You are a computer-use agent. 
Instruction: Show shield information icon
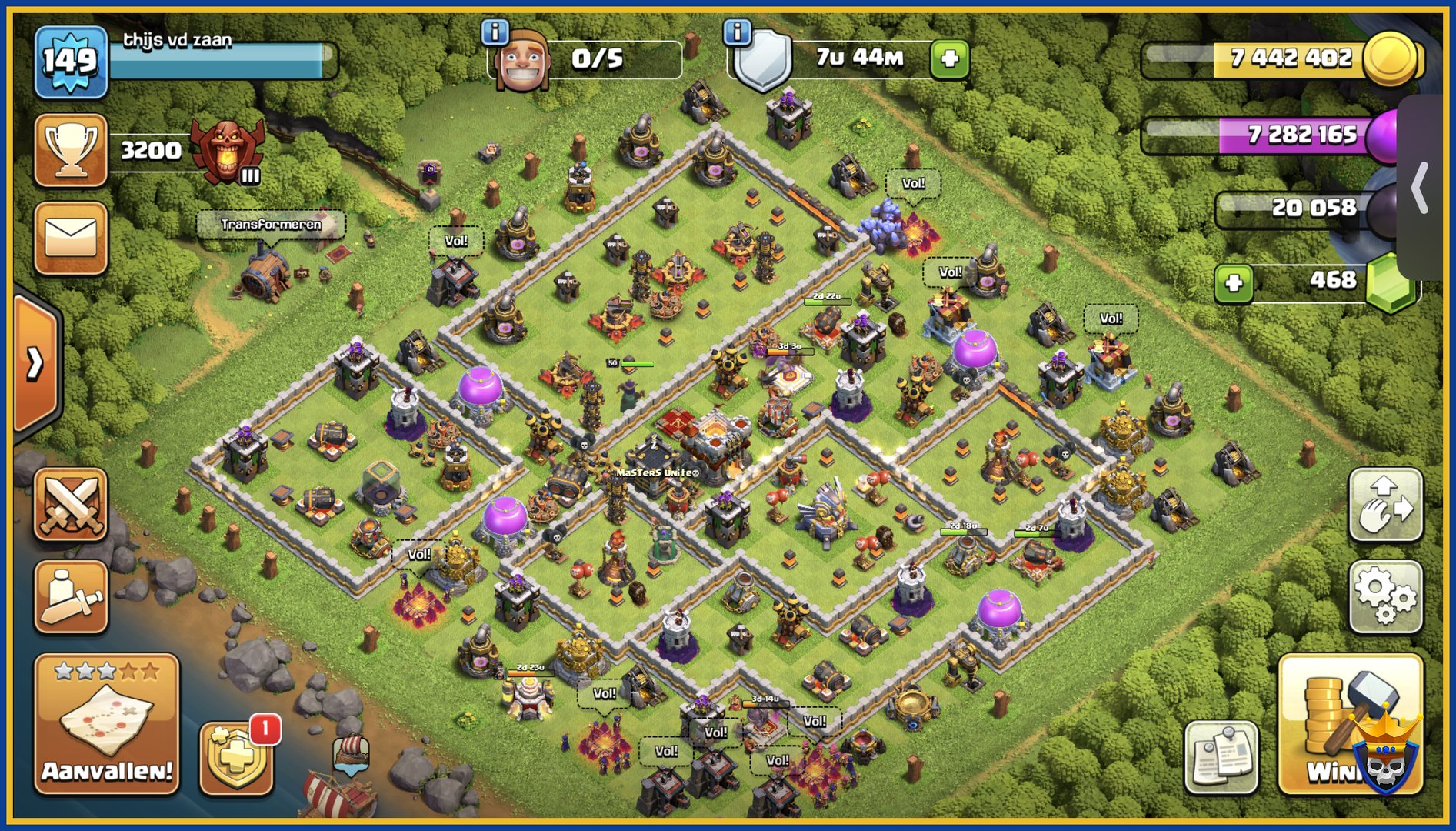click(737, 32)
